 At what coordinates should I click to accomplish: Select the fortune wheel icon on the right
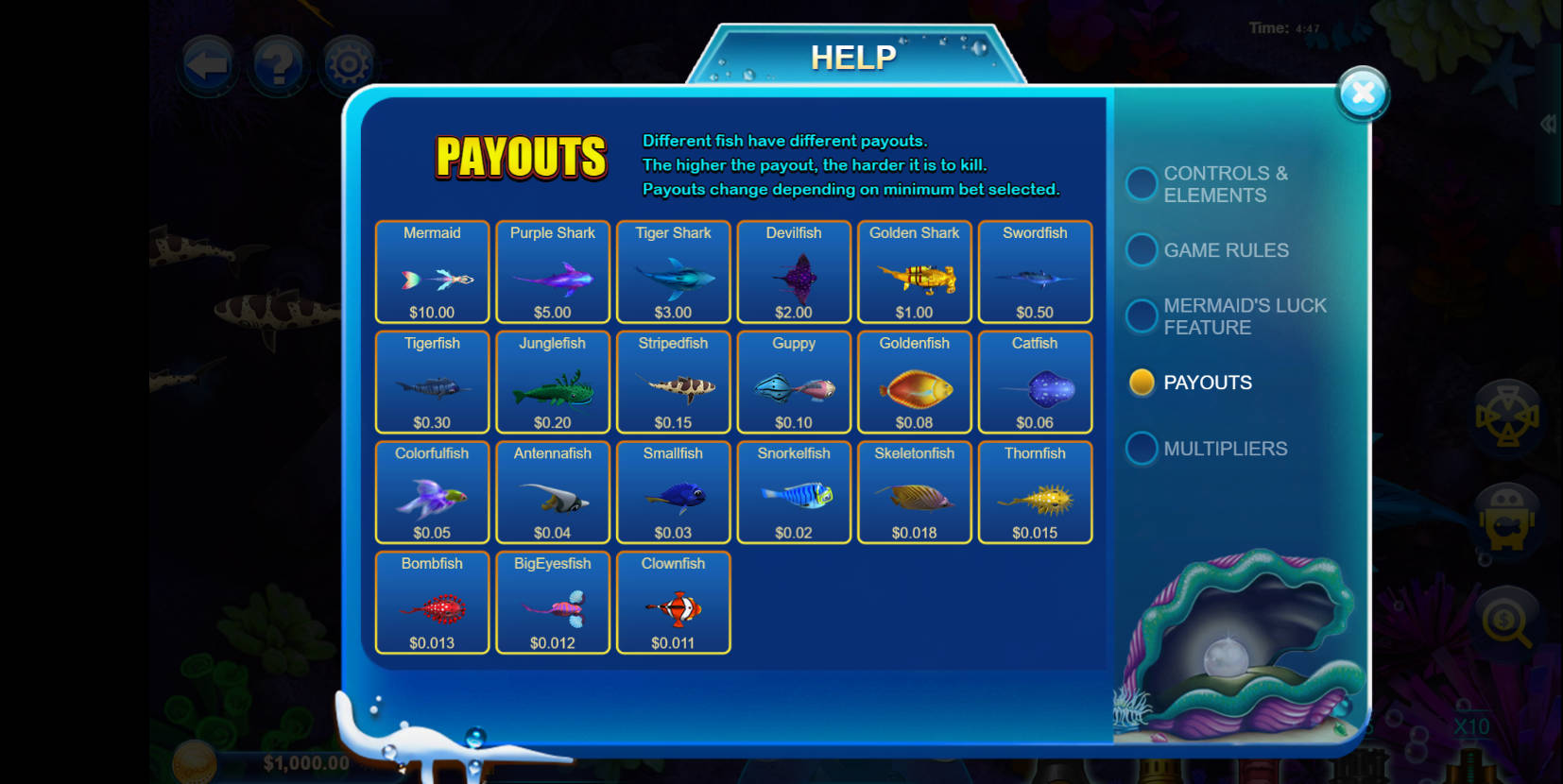click(1506, 416)
